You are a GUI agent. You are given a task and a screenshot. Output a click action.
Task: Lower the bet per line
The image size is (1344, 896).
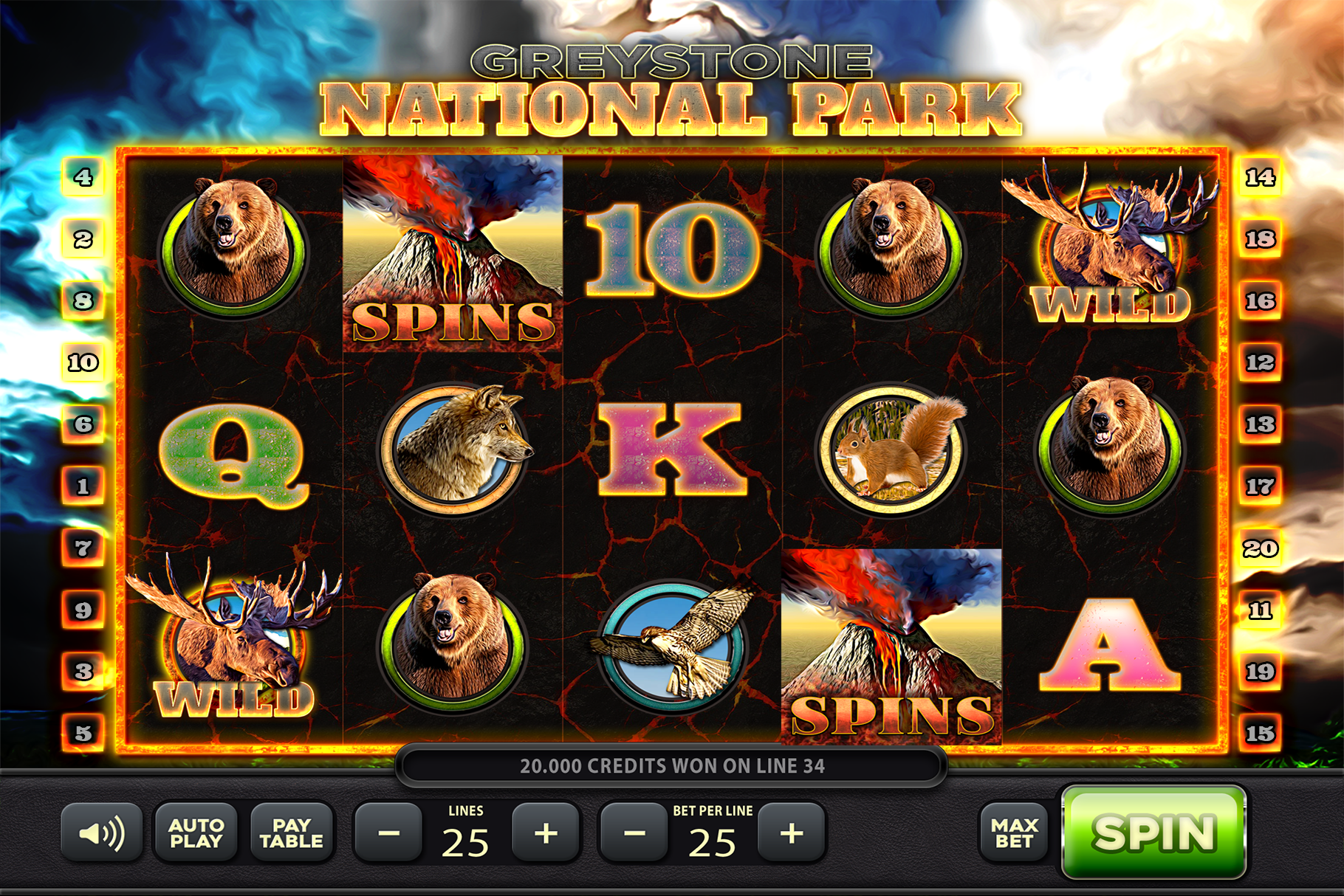pos(634,833)
